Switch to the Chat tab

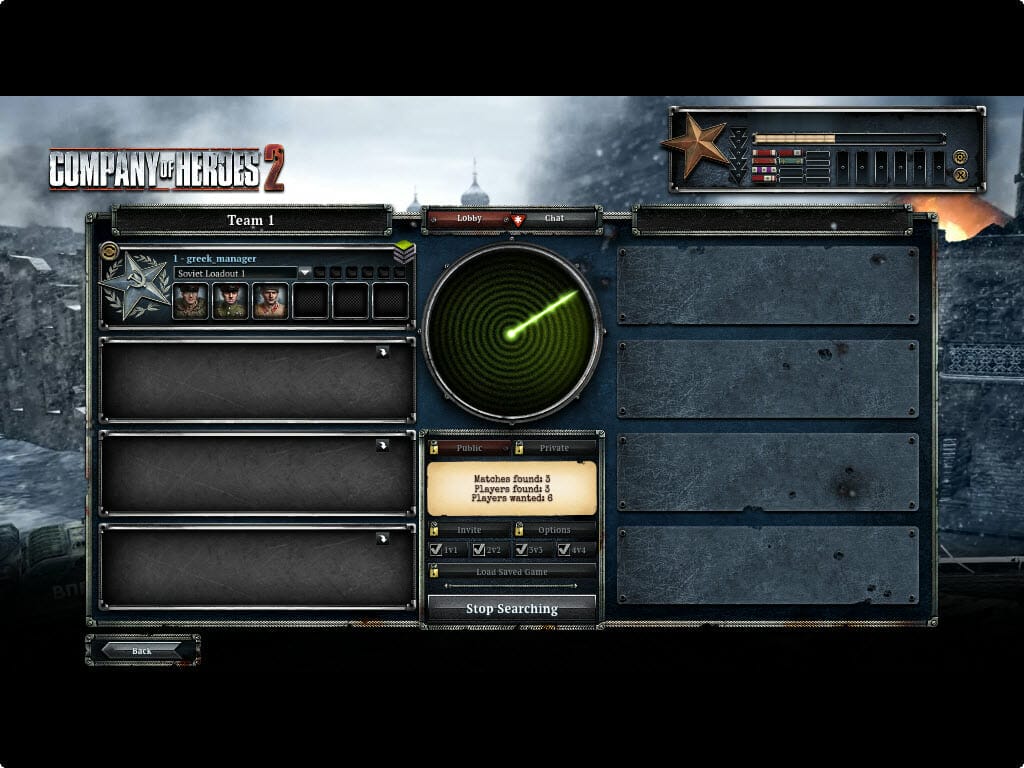[555, 218]
